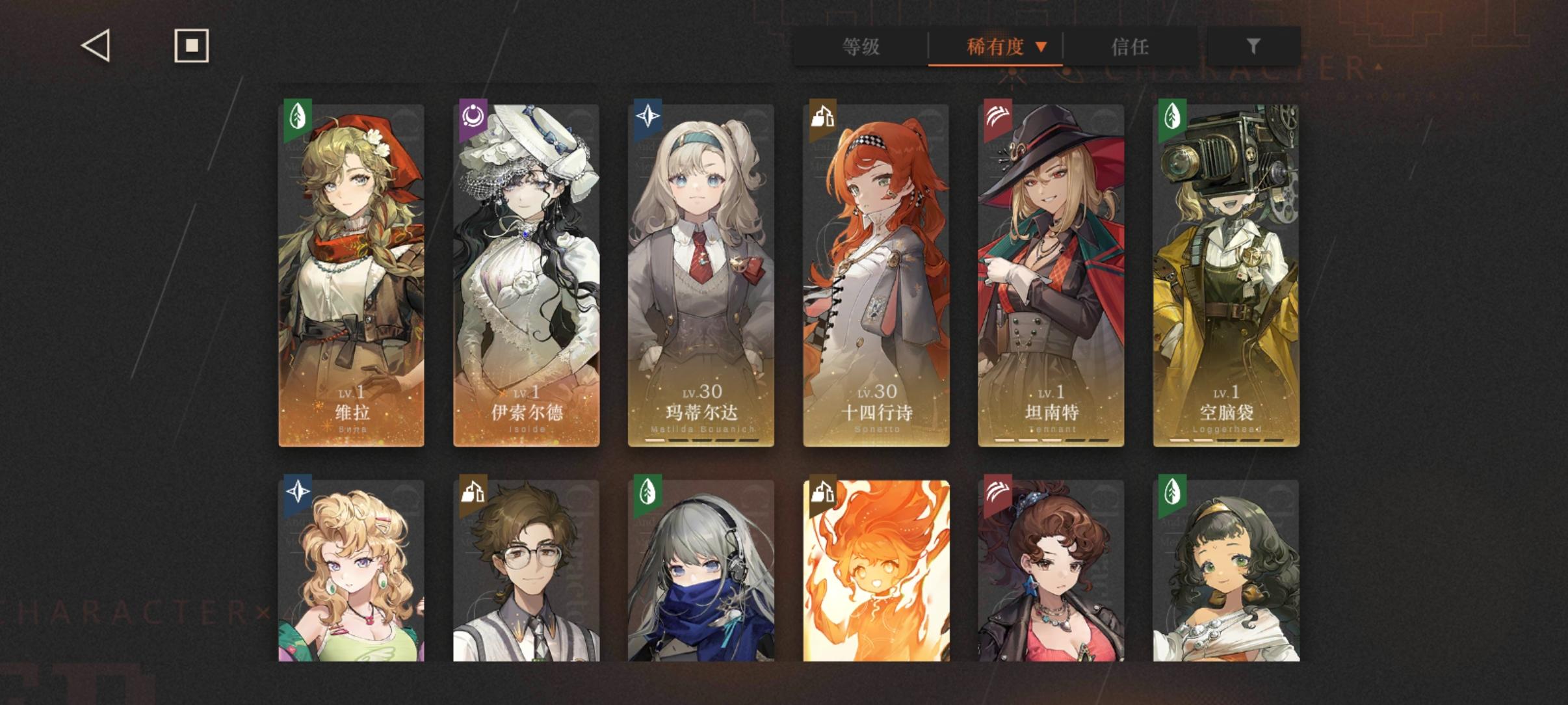Click the back arrow at top left
The height and width of the screenshot is (705, 1568).
(94, 46)
